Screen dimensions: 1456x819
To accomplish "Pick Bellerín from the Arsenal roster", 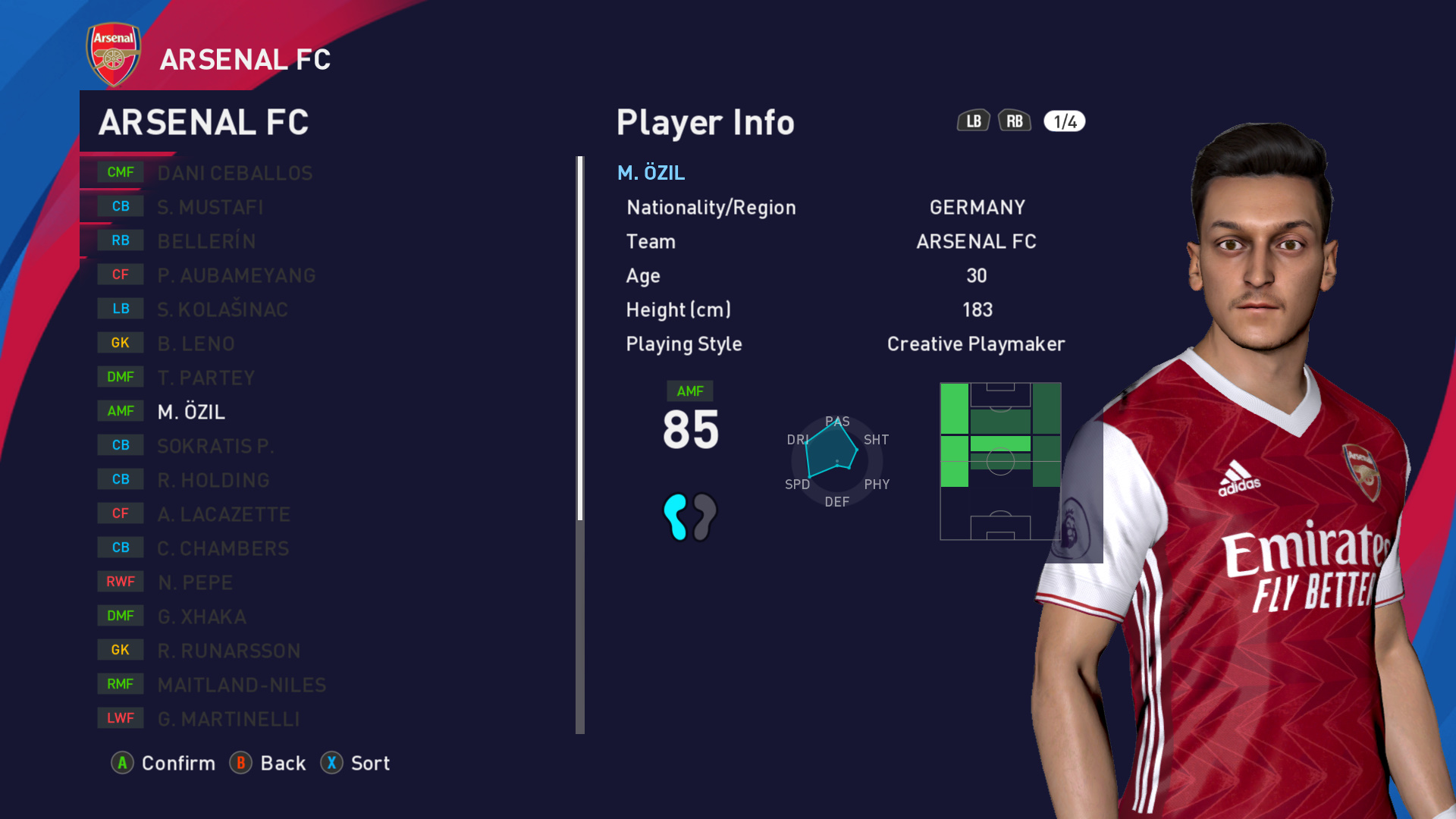I will (x=206, y=241).
